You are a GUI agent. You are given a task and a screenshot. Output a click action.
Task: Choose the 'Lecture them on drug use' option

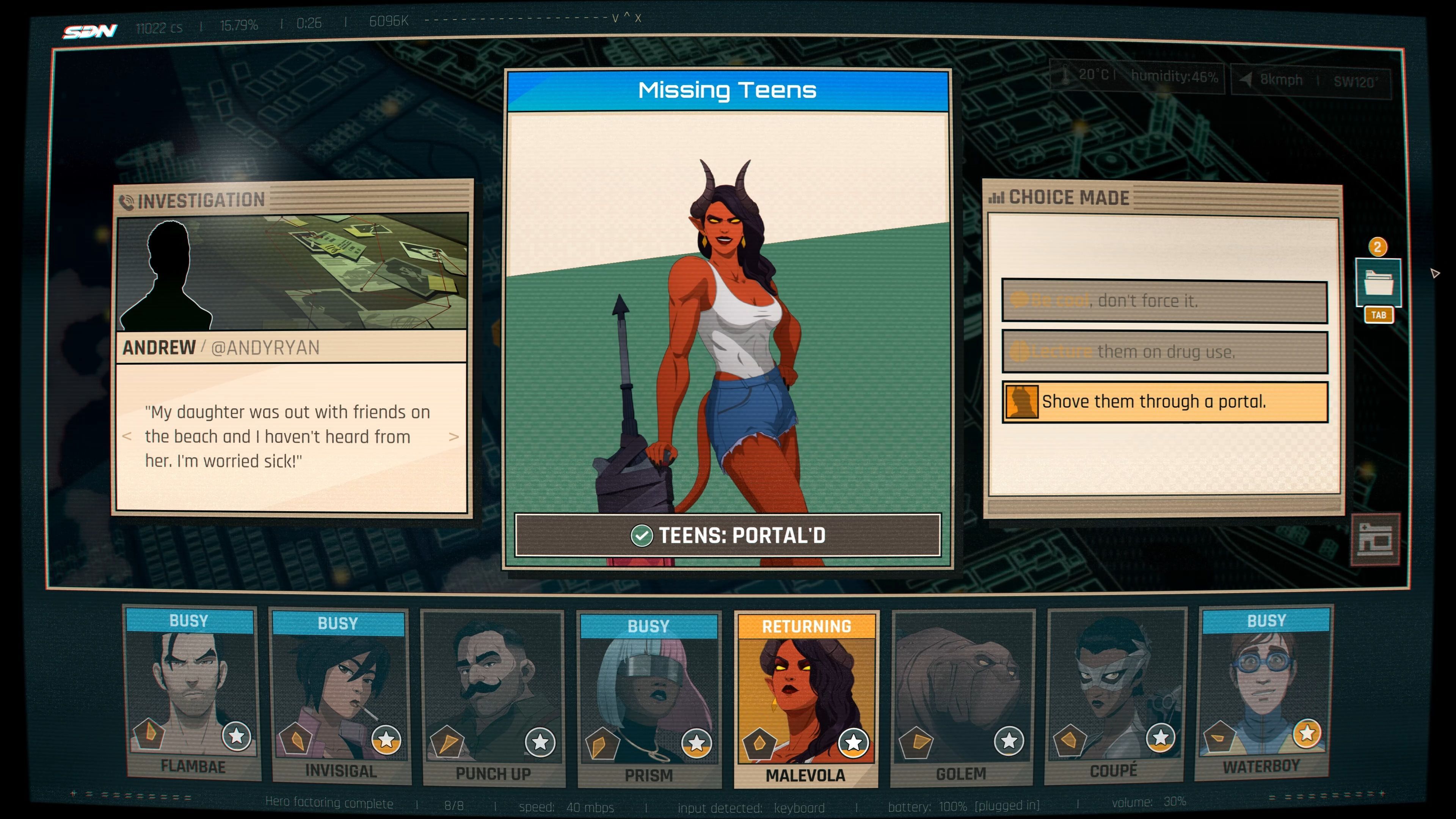coord(1164,352)
